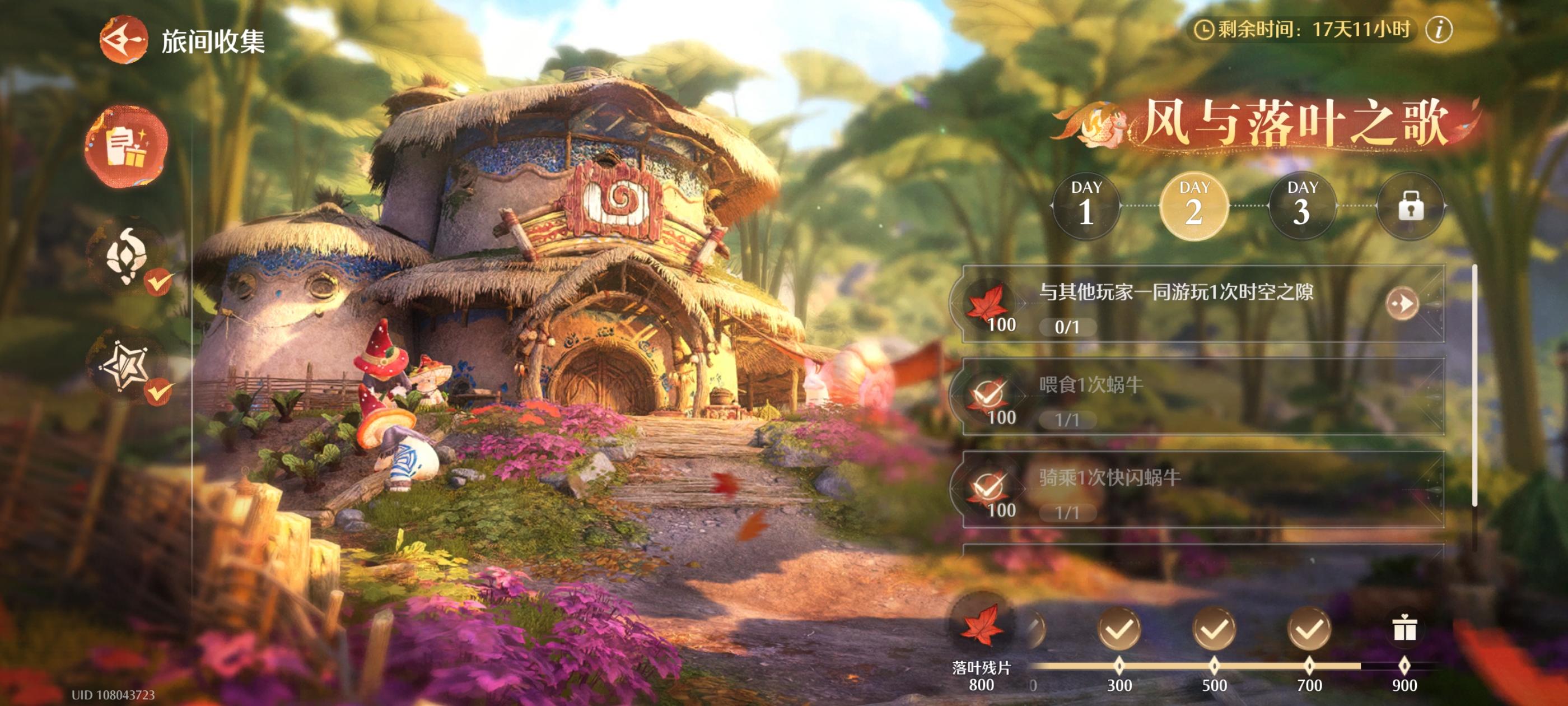Select the 喂食1次蜗牛 task row
The image size is (1568, 706).
click(1202, 398)
